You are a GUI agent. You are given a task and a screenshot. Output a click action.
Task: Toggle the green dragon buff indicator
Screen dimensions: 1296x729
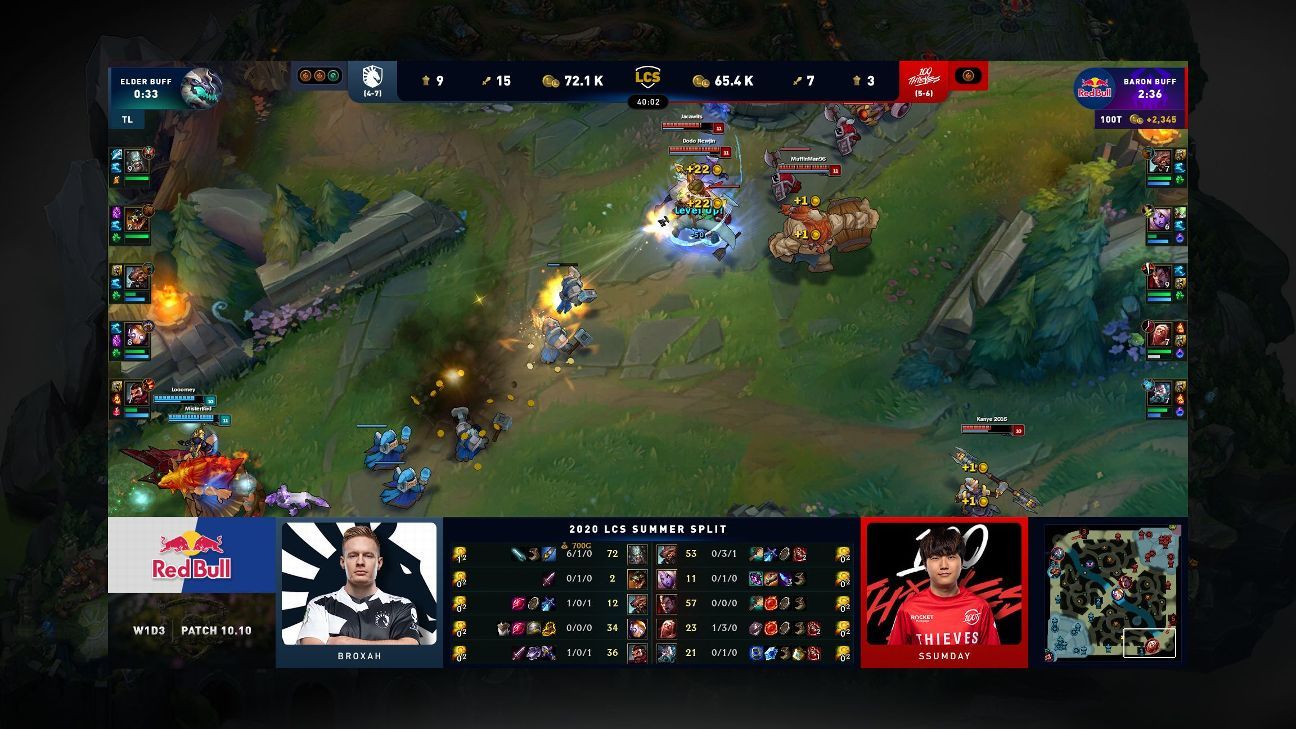(x=331, y=76)
